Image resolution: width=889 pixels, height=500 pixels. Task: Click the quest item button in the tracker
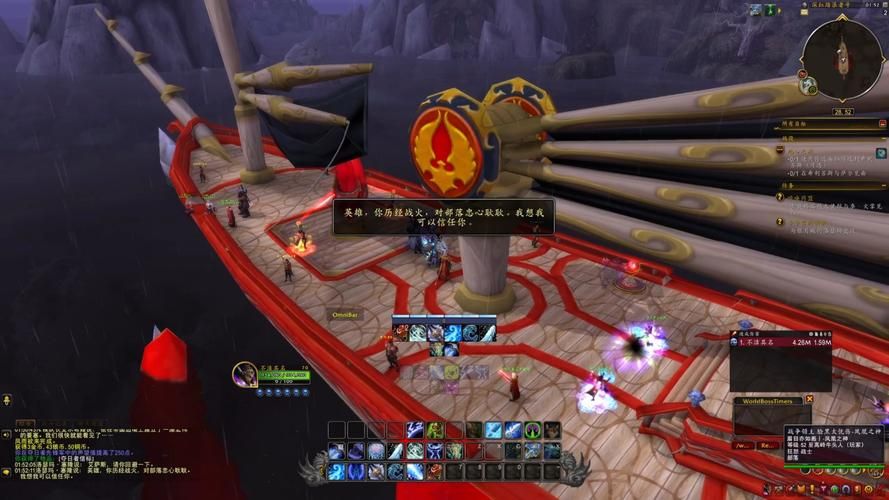point(881,153)
